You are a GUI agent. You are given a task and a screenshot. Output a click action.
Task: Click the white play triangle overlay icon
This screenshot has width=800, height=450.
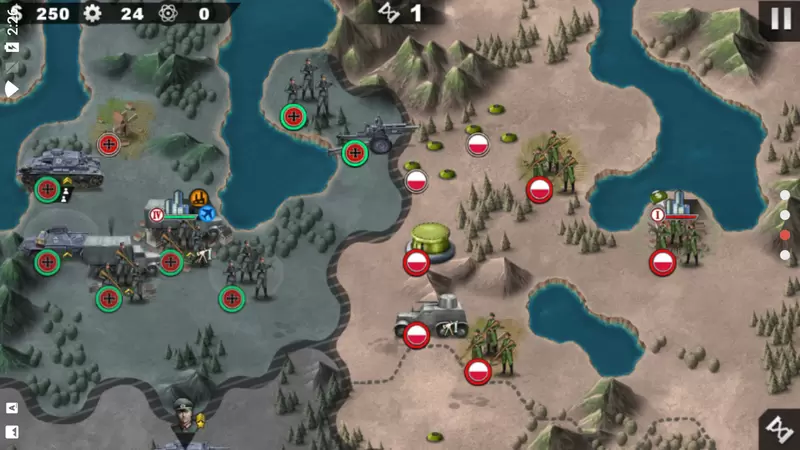click(x=12, y=88)
